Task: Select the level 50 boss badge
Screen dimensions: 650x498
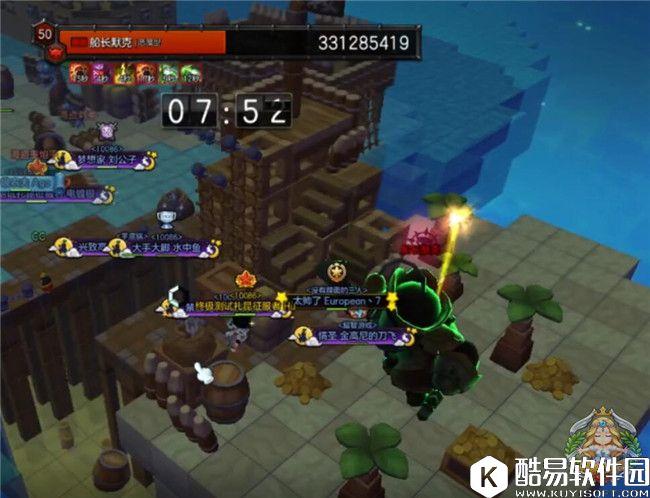Action: [44, 34]
